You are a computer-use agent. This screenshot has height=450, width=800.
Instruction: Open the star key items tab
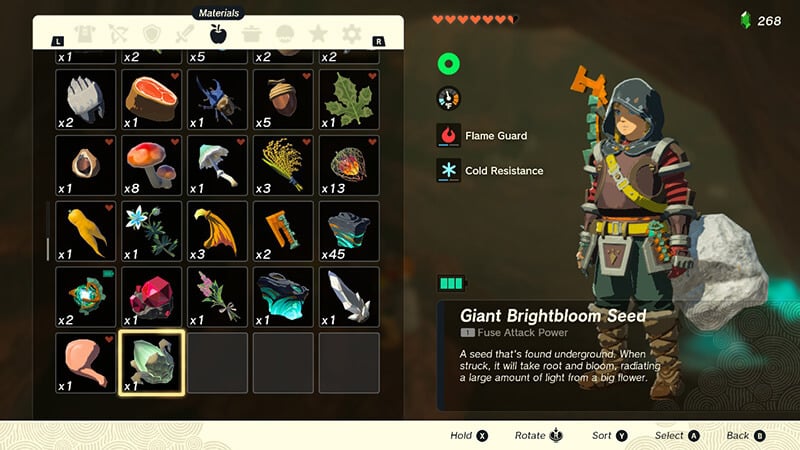pos(318,34)
